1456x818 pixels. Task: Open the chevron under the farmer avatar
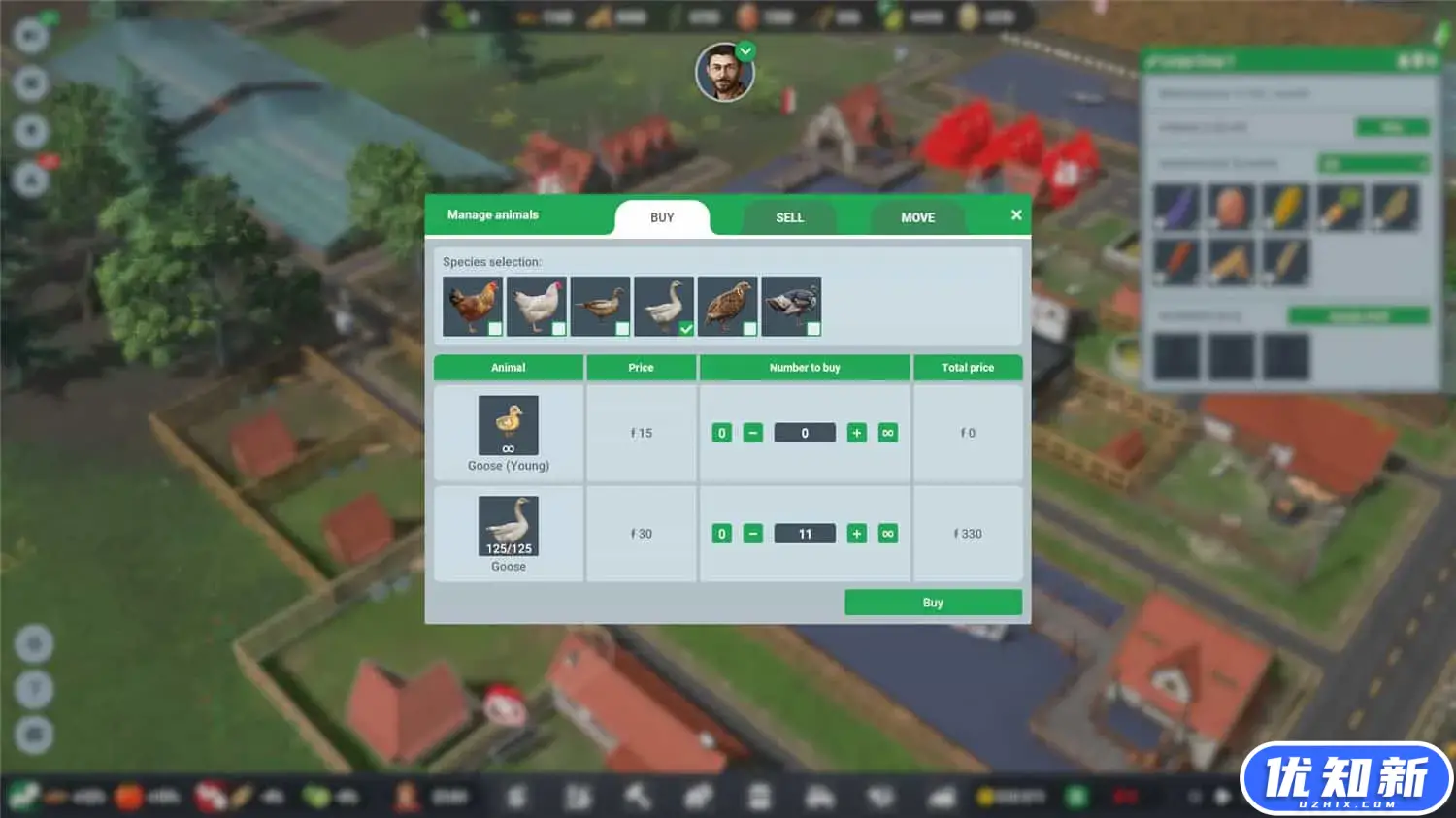tap(745, 50)
